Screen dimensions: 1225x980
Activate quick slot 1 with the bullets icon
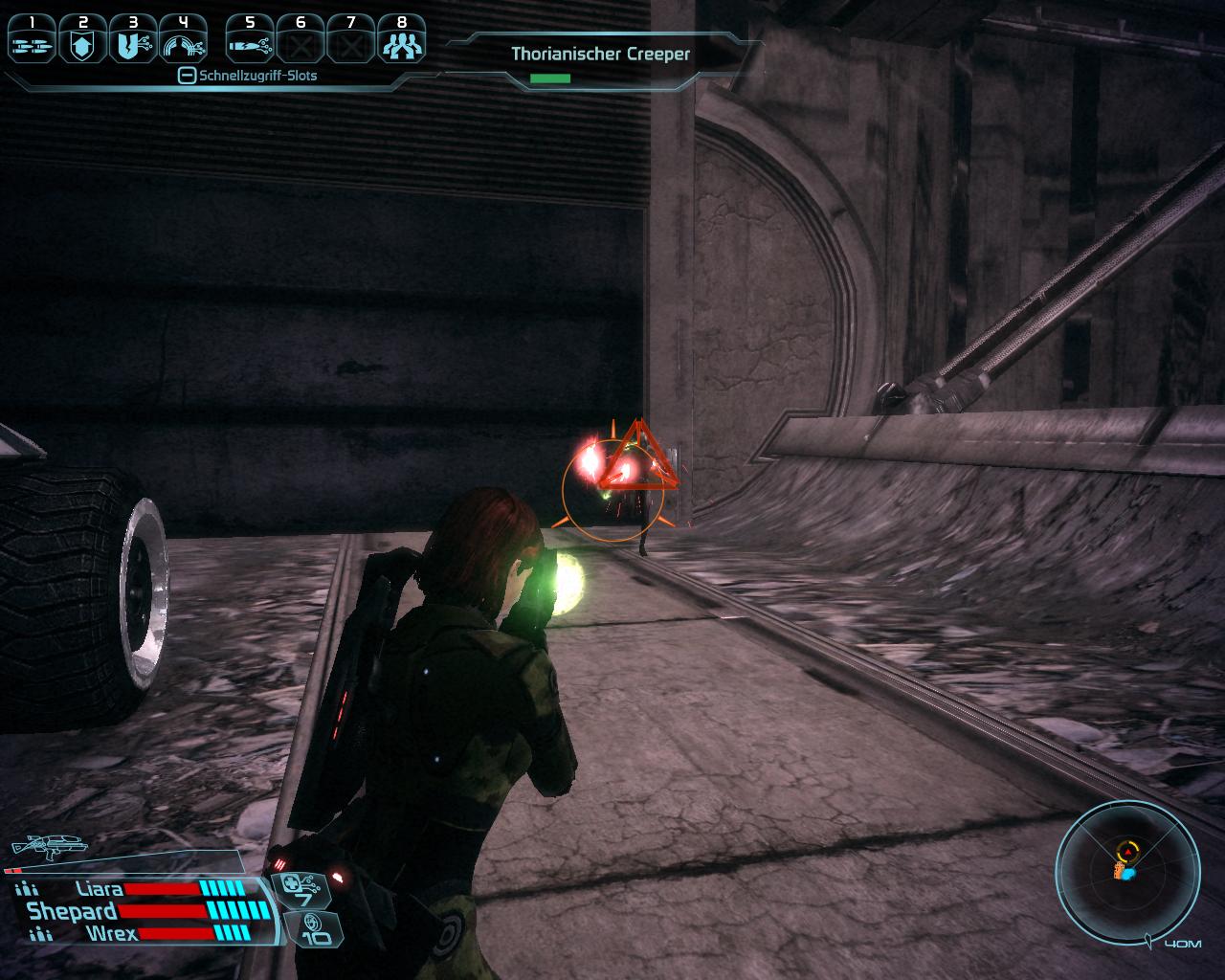33,39
